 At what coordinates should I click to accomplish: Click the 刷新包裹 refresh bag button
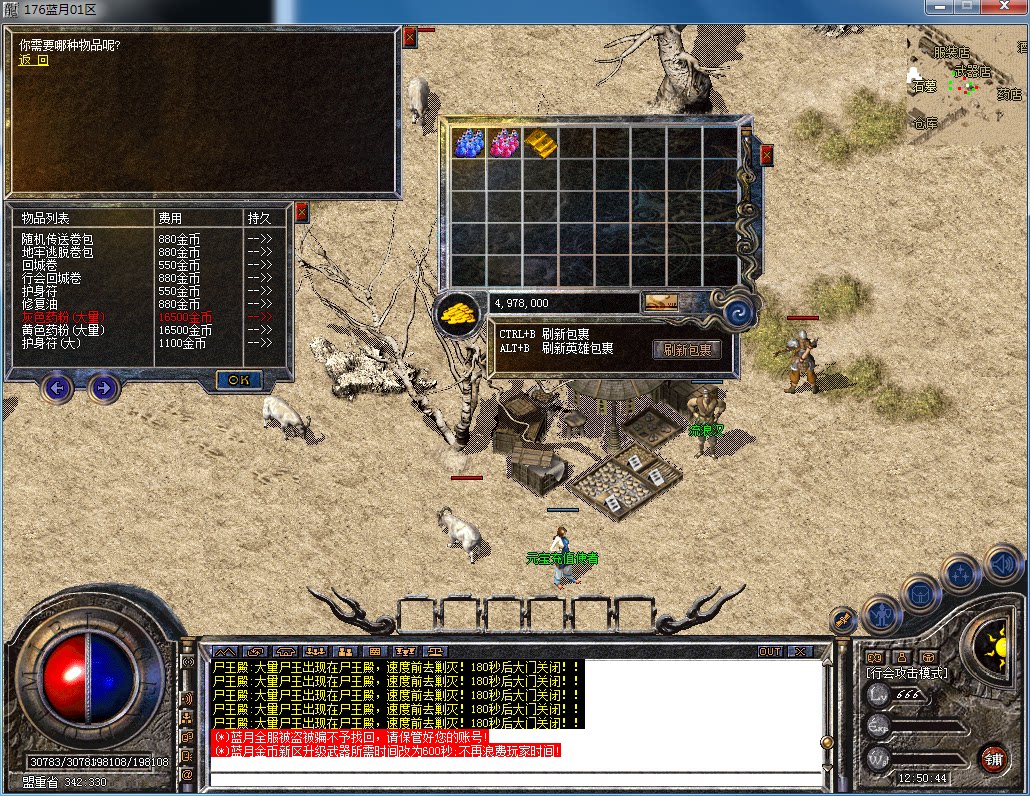pyautogui.click(x=687, y=350)
